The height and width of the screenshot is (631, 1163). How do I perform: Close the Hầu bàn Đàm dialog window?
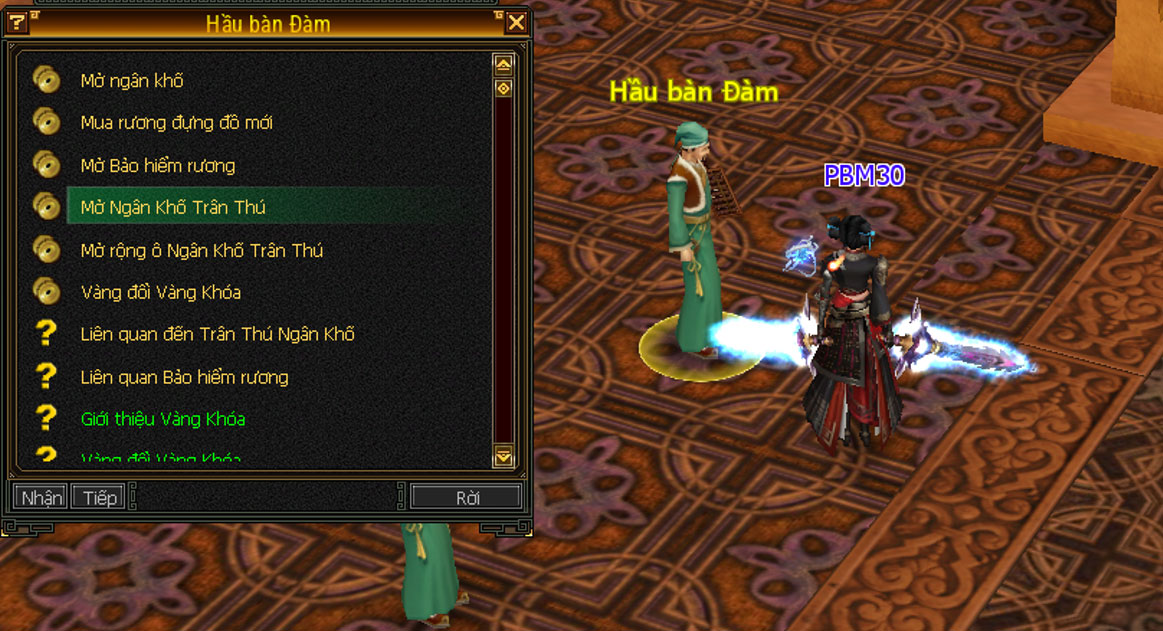tap(516, 22)
